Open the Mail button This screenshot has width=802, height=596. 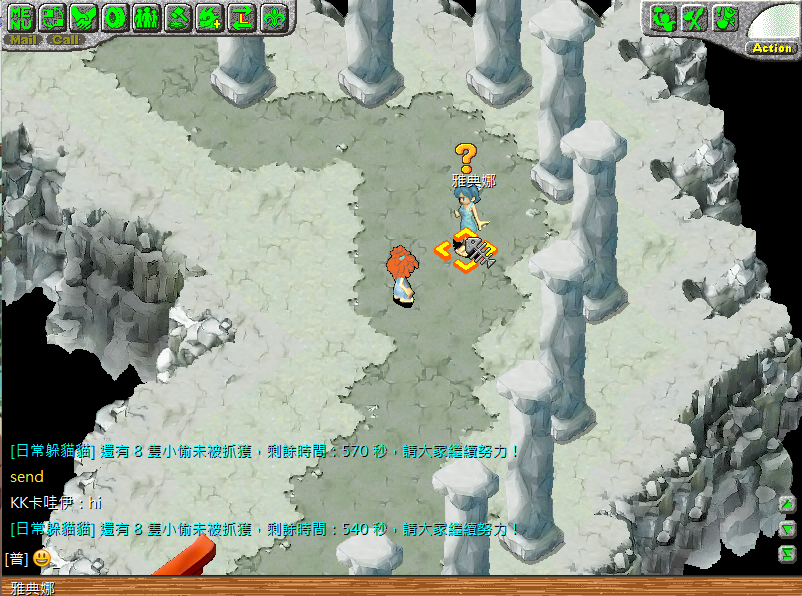(22, 40)
